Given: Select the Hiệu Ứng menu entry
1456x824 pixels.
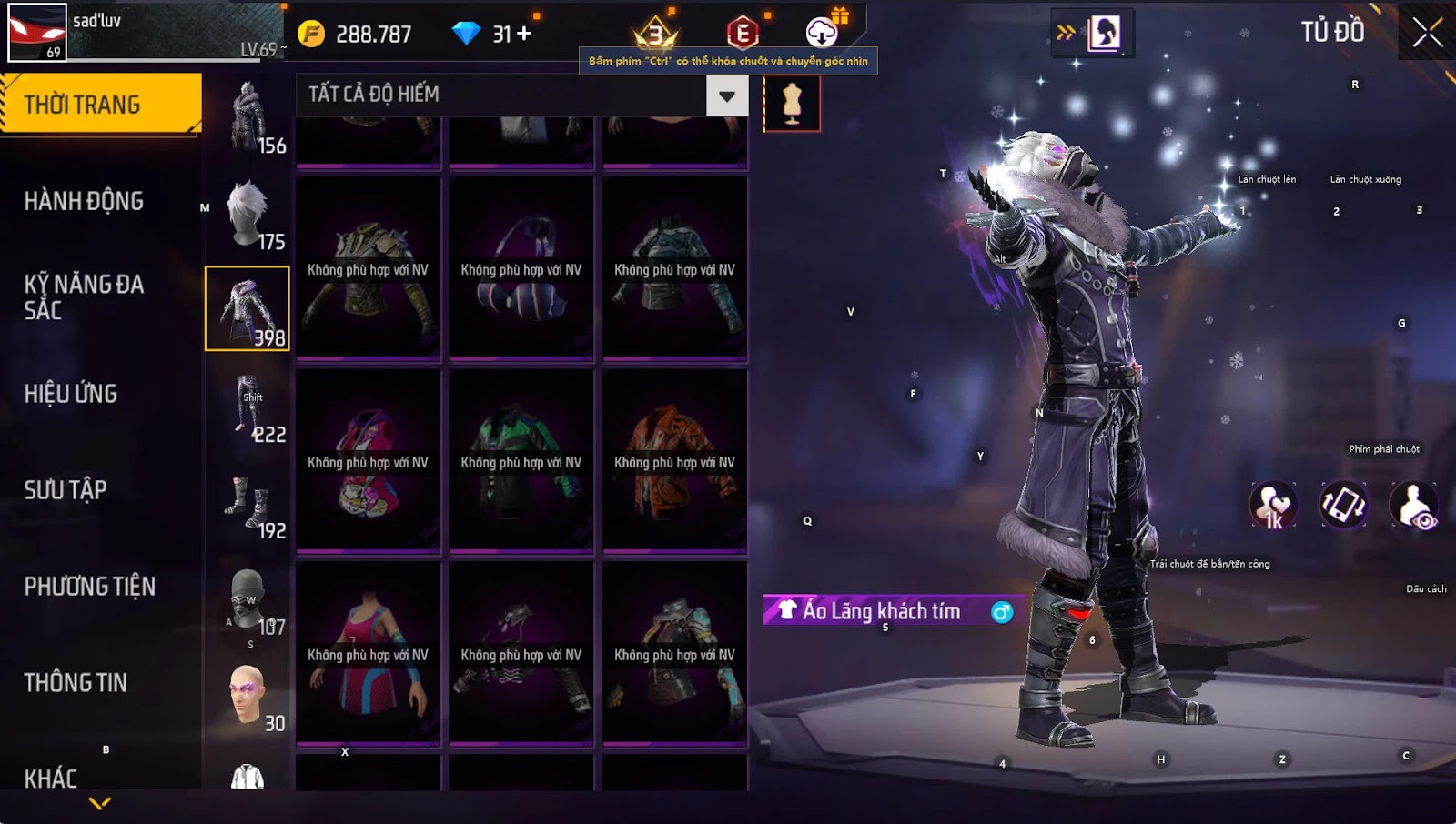Looking at the screenshot, I should coord(71,394).
